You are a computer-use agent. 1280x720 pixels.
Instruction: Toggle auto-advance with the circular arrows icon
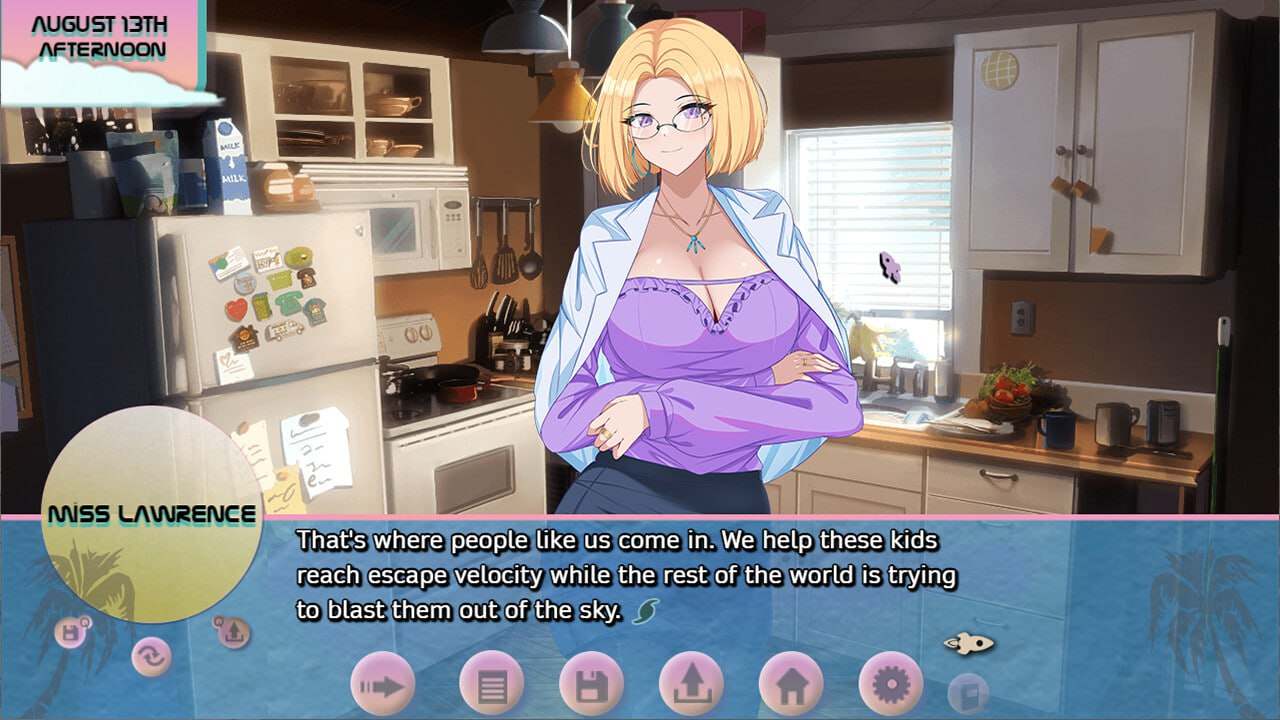[151, 656]
